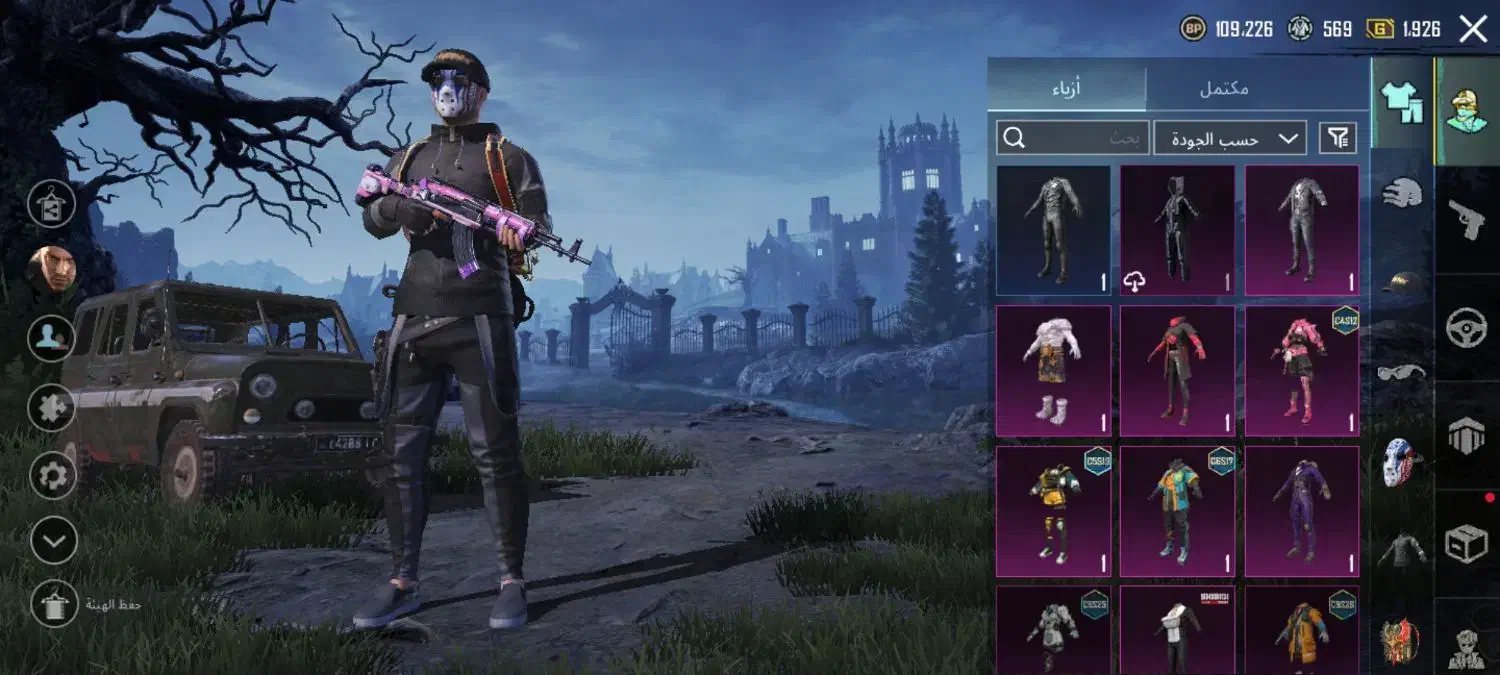This screenshot has width=1500, height=675.
Task: Pick the red and black outfit
Action: click(x=1177, y=371)
